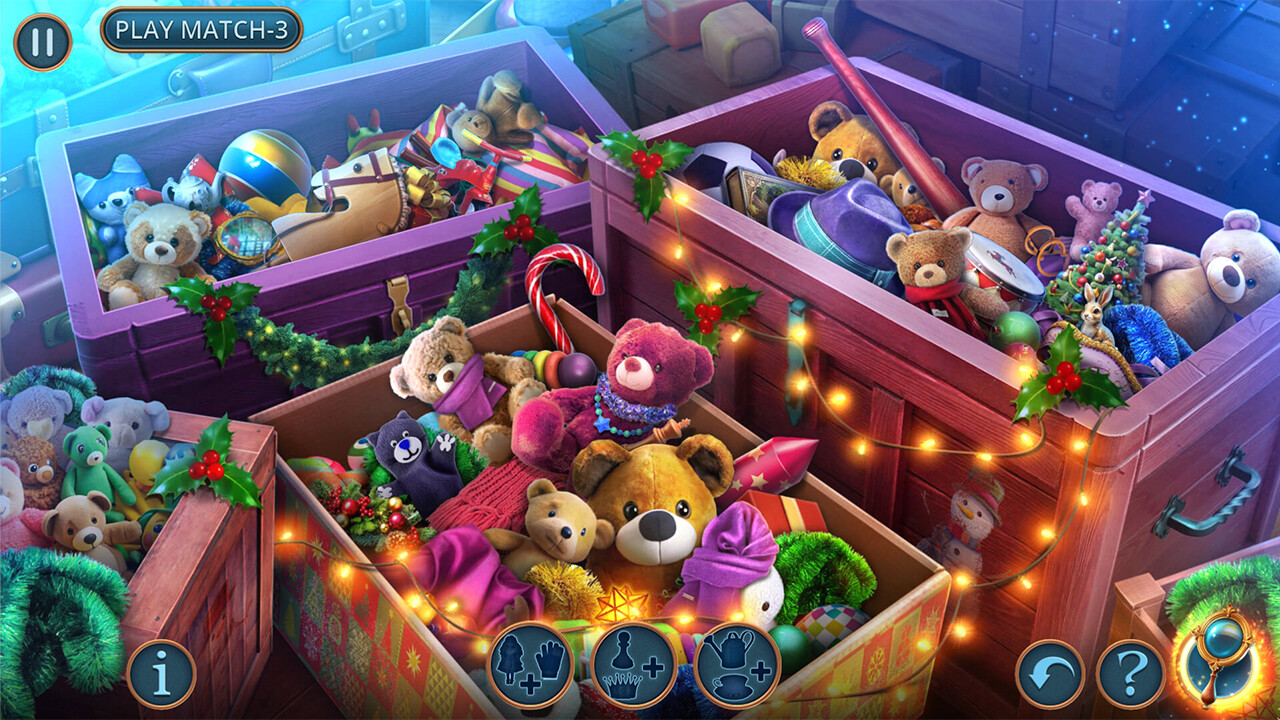Image resolution: width=1280 pixels, height=720 pixels.
Task: Open level information with the i icon
Action: (163, 669)
